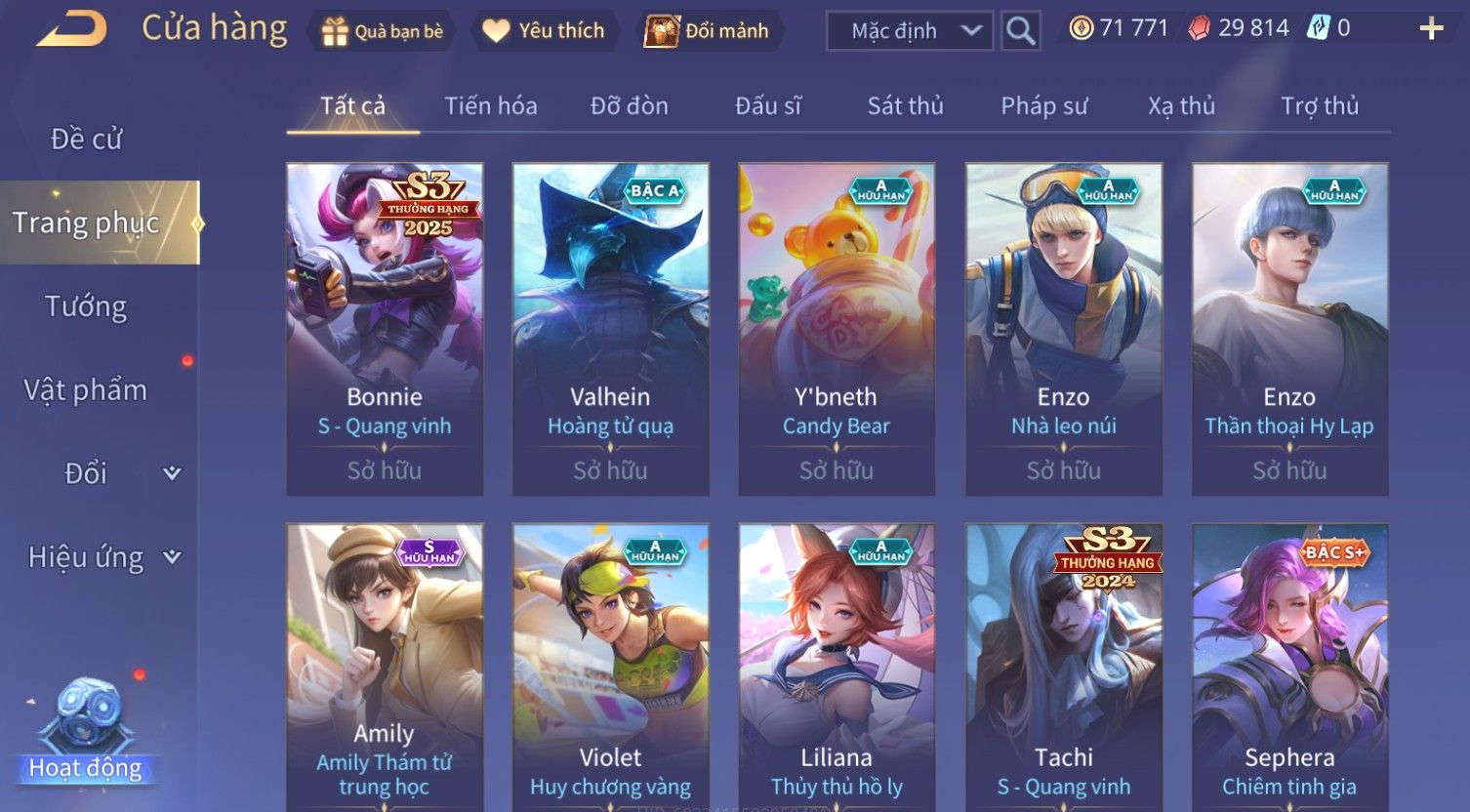Open the Vật phẩm section
Screen dimensions: 1470x812
pos(86,390)
